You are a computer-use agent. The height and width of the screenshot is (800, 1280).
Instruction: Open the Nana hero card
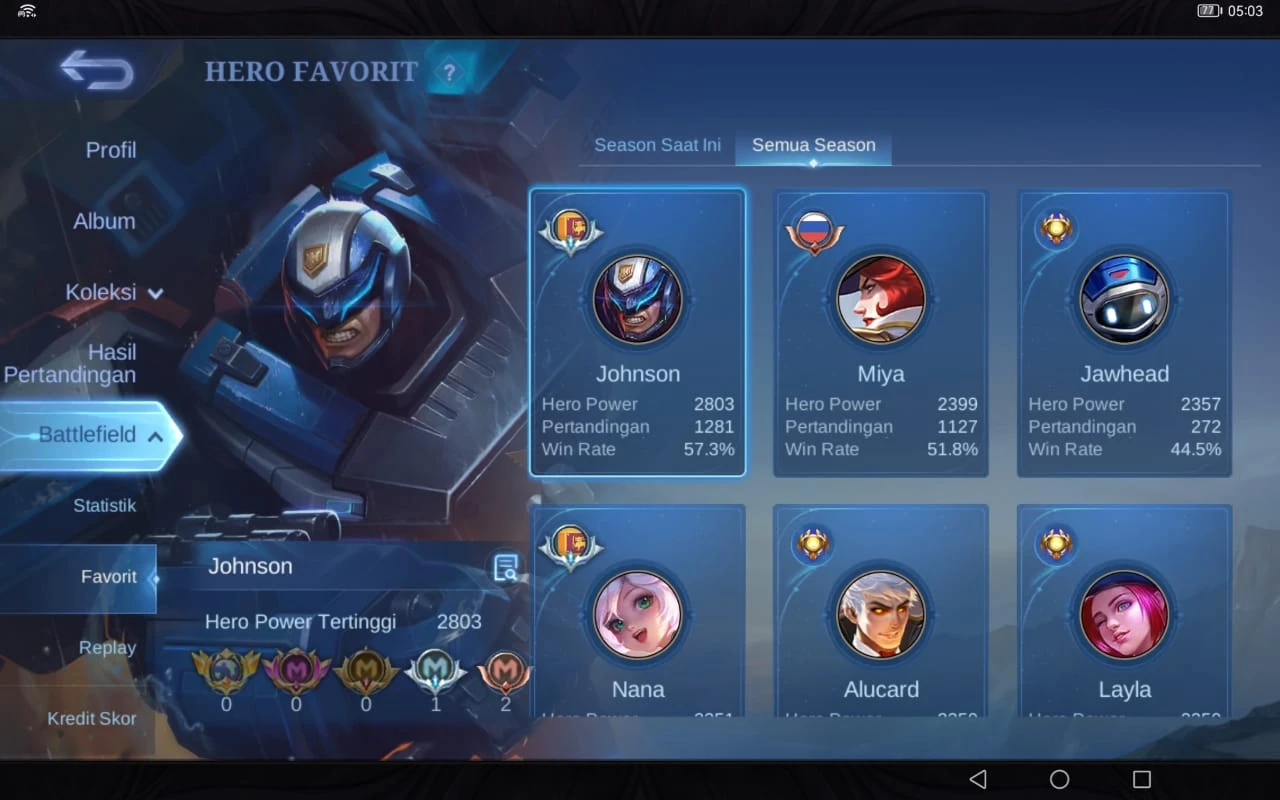pos(638,620)
